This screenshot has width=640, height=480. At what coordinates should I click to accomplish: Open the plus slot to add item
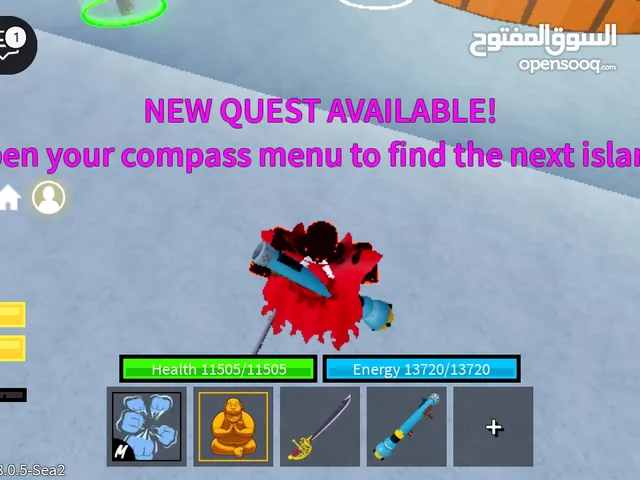tap(493, 427)
